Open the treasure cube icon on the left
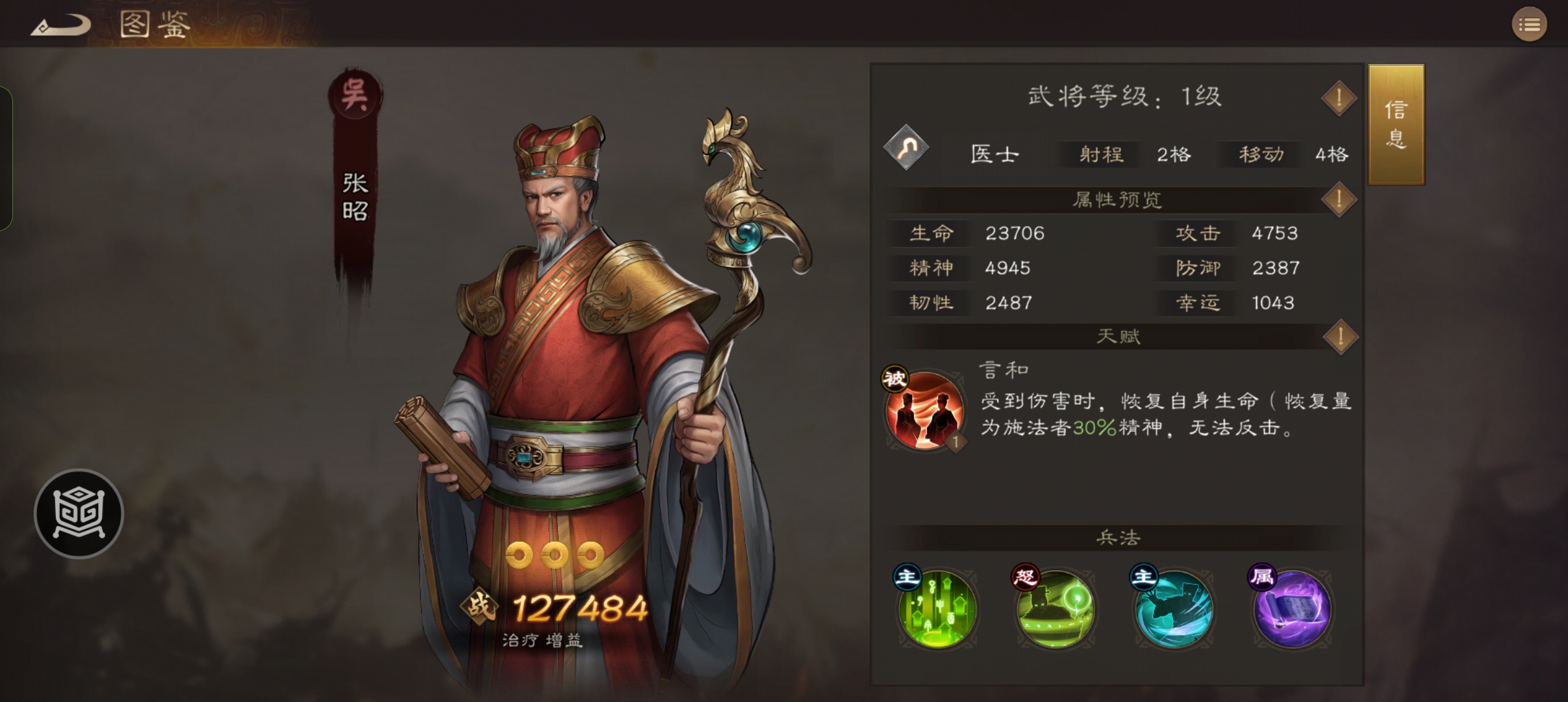 click(78, 513)
